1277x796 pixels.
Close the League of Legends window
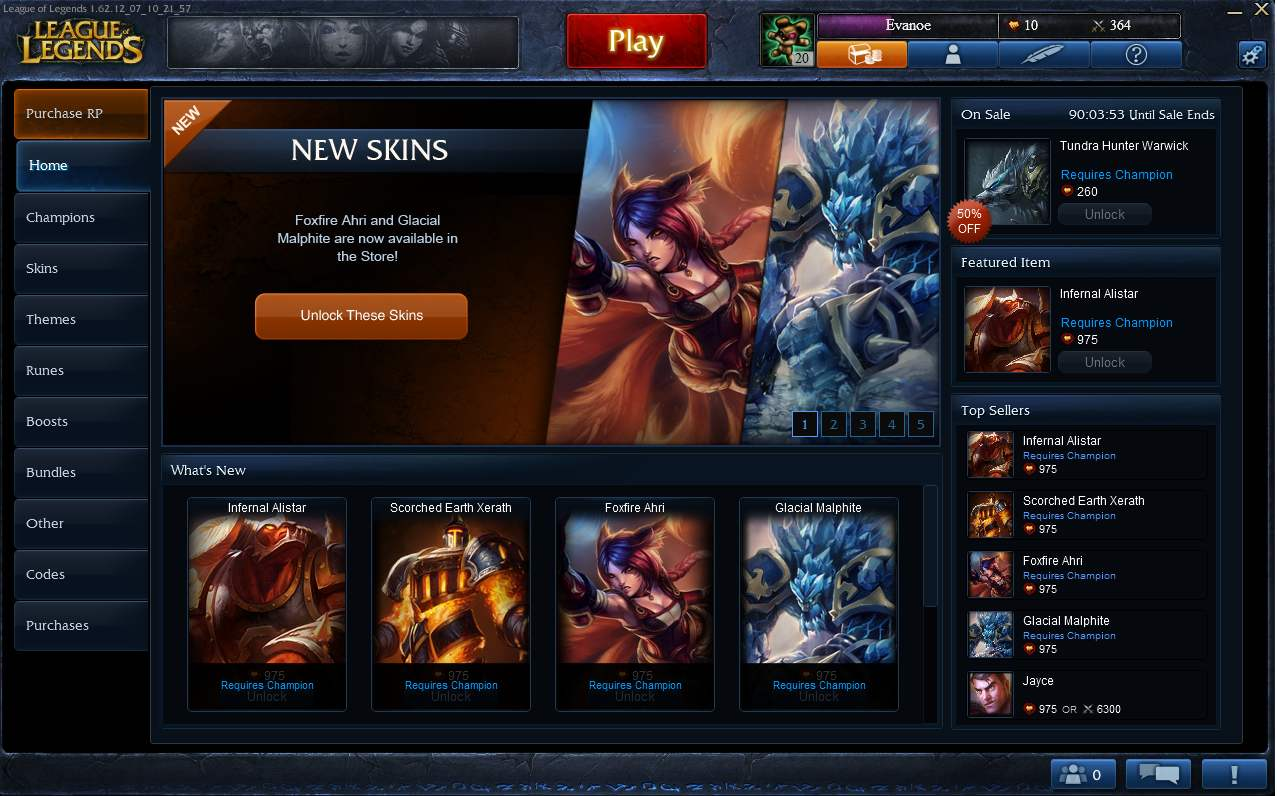tap(1261, 7)
